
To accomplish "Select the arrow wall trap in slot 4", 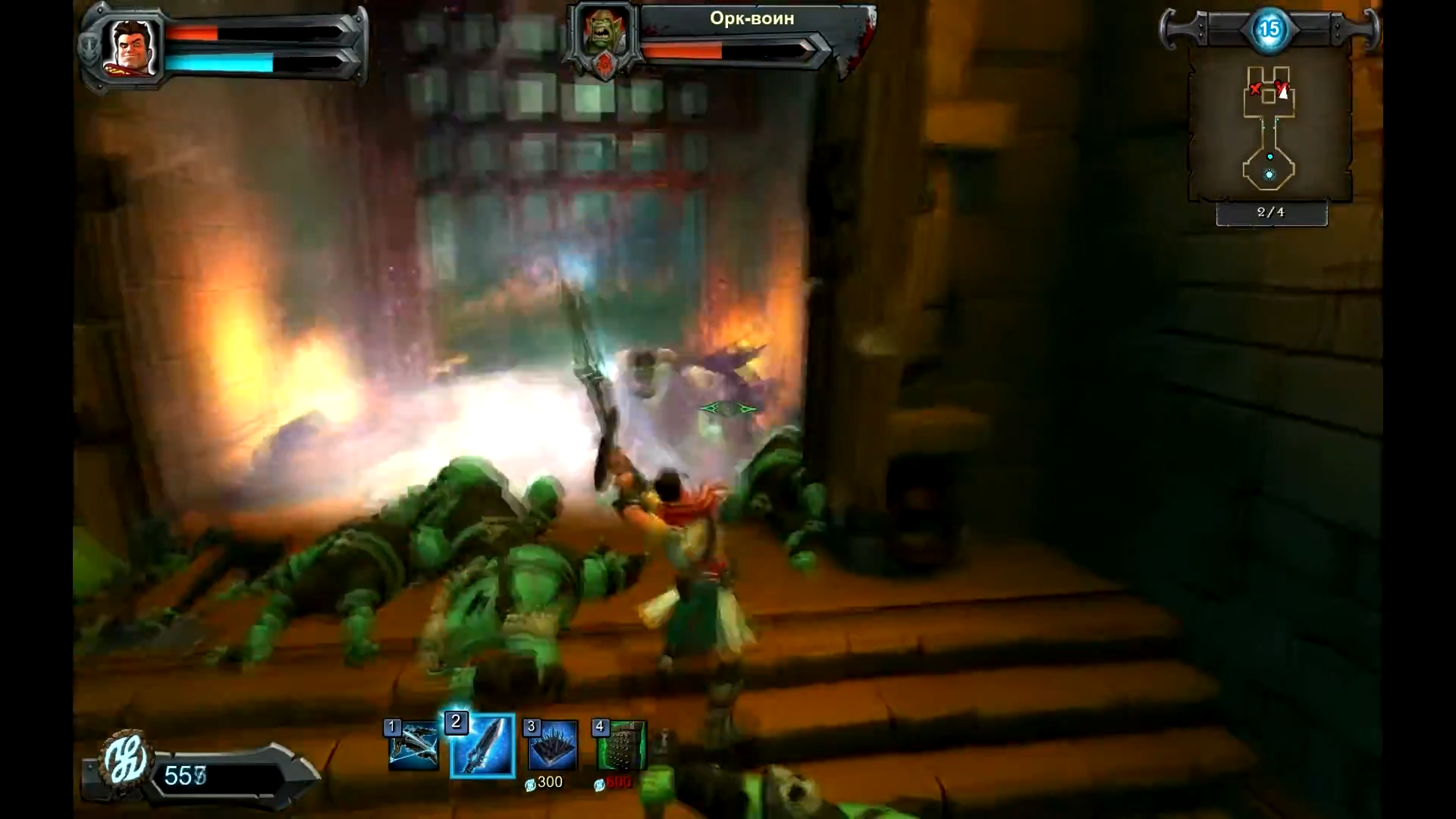I will click(621, 745).
